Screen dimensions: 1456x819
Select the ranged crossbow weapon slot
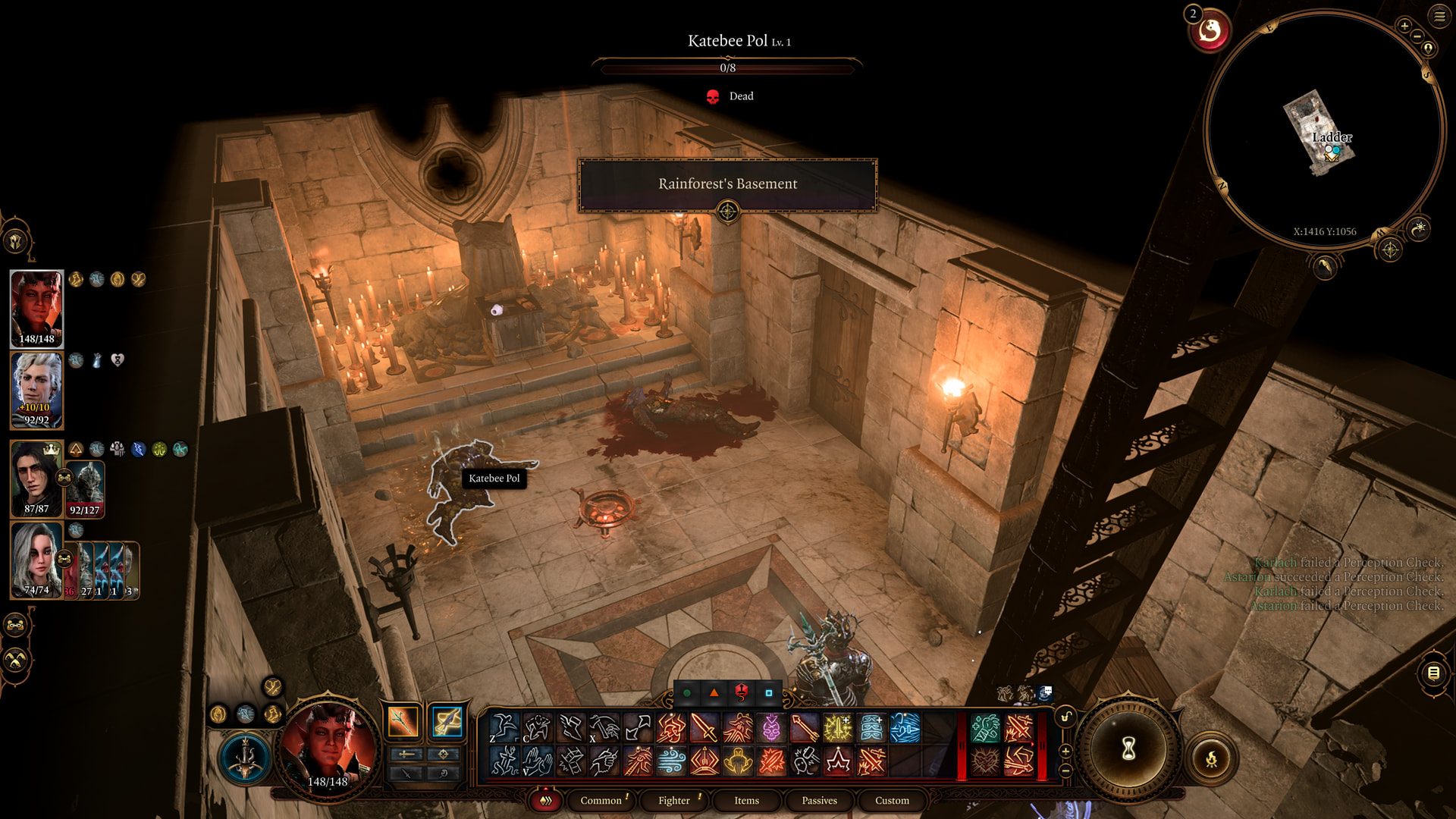447,721
